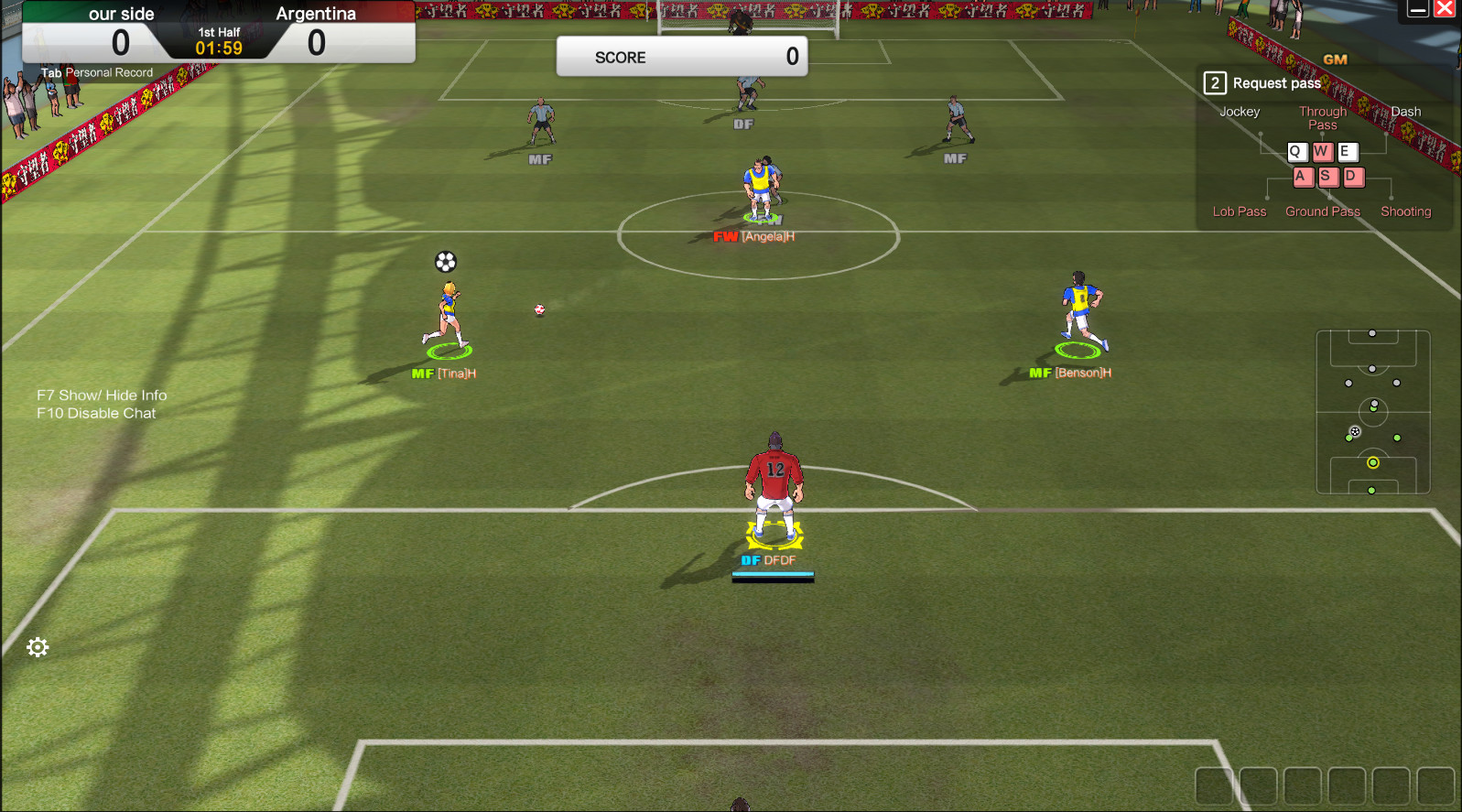1462x812 pixels.
Task: Click the MF [Tina]H player label
Action: click(444, 373)
